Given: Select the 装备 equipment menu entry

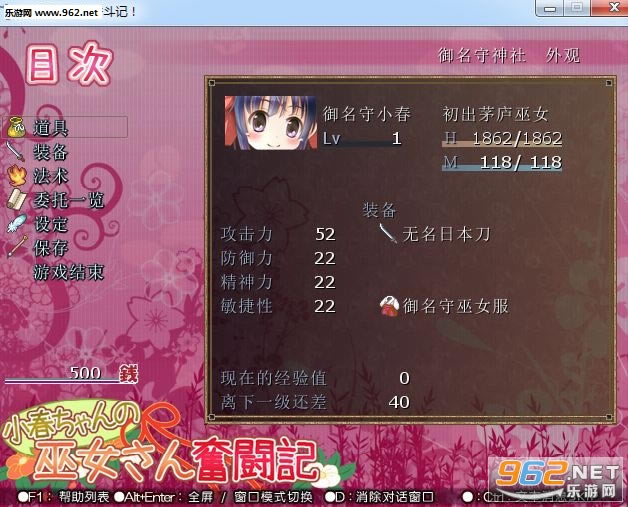Looking at the screenshot, I should coord(51,152).
